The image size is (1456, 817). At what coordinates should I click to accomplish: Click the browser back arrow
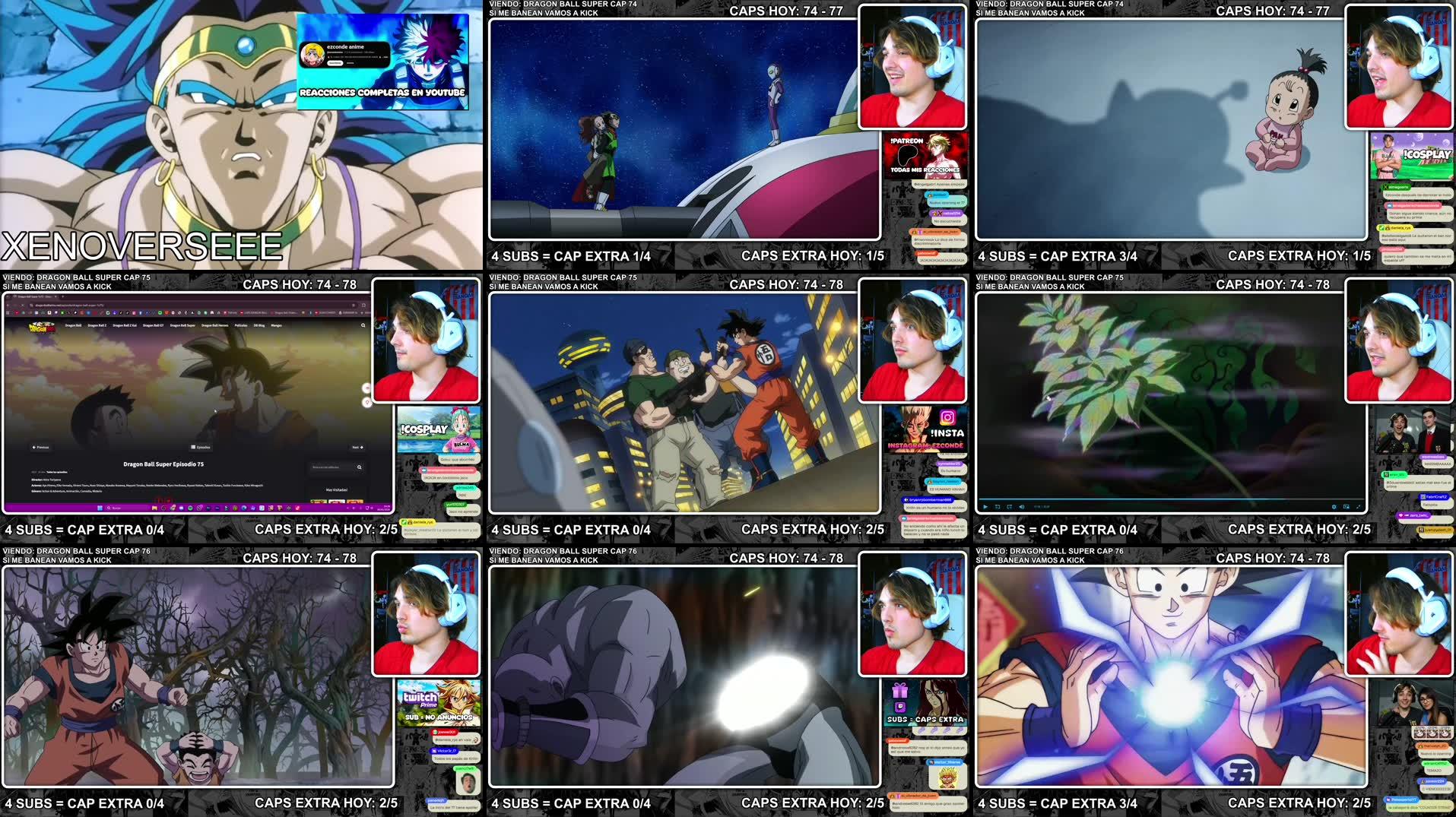[x=9, y=306]
